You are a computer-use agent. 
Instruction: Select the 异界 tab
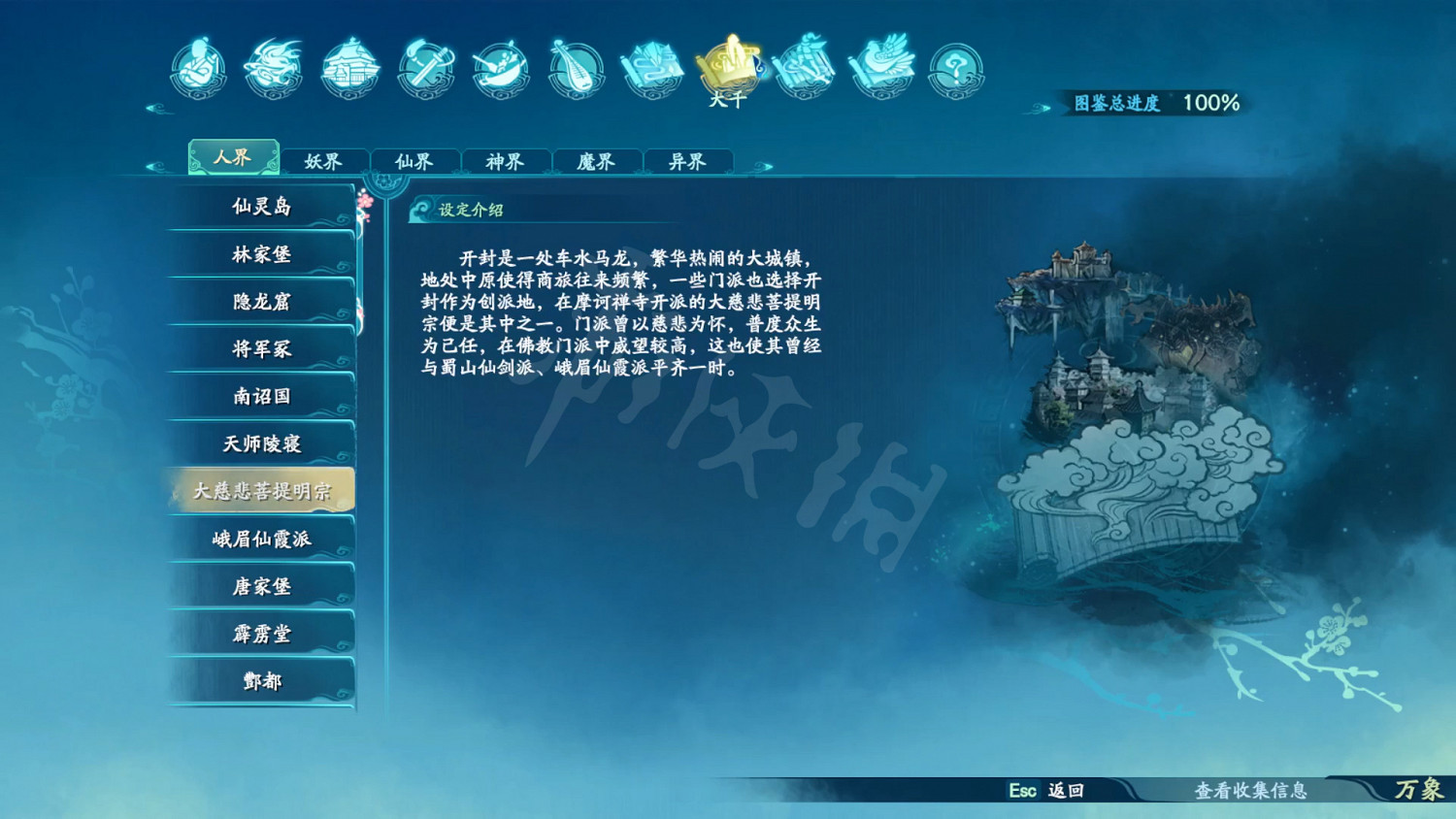click(x=686, y=161)
